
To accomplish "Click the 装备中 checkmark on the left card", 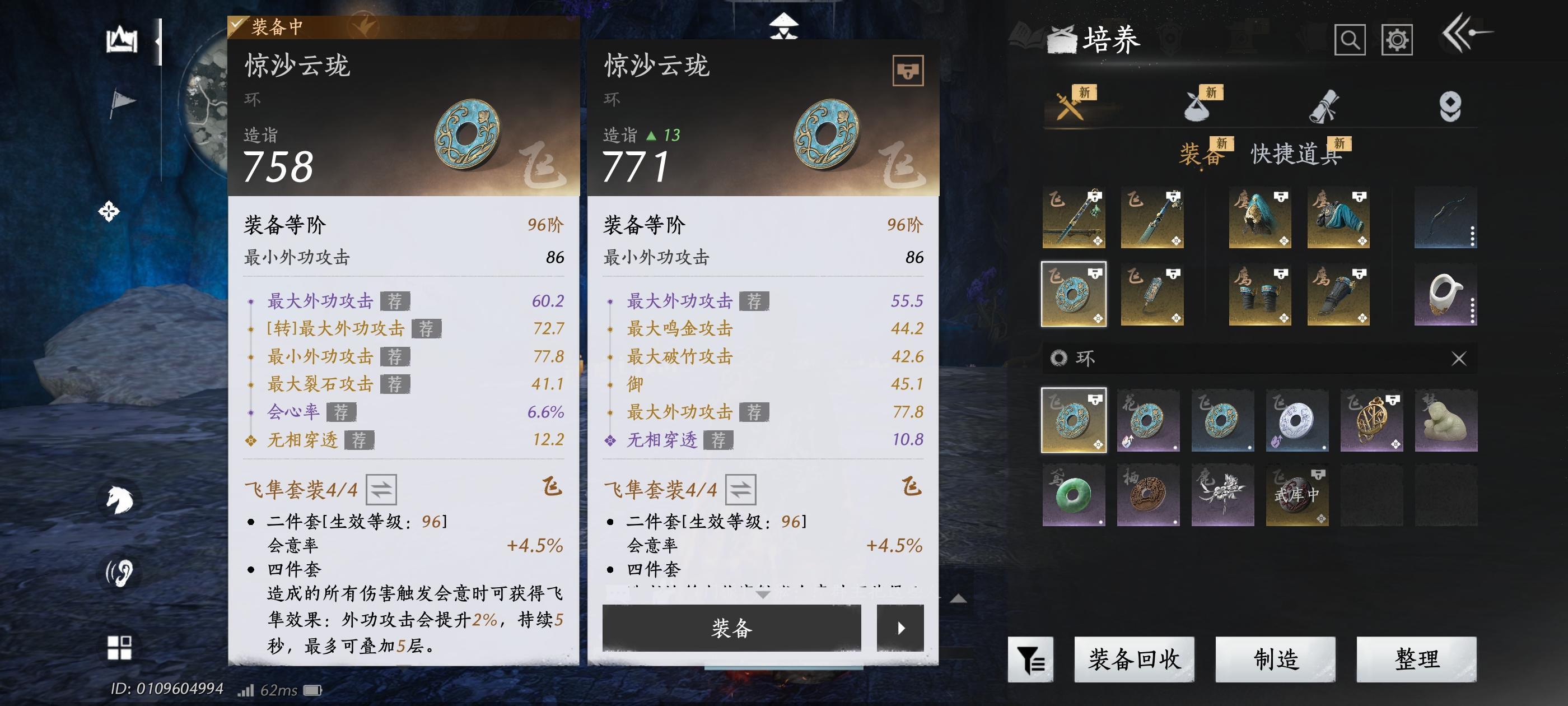I will [236, 26].
